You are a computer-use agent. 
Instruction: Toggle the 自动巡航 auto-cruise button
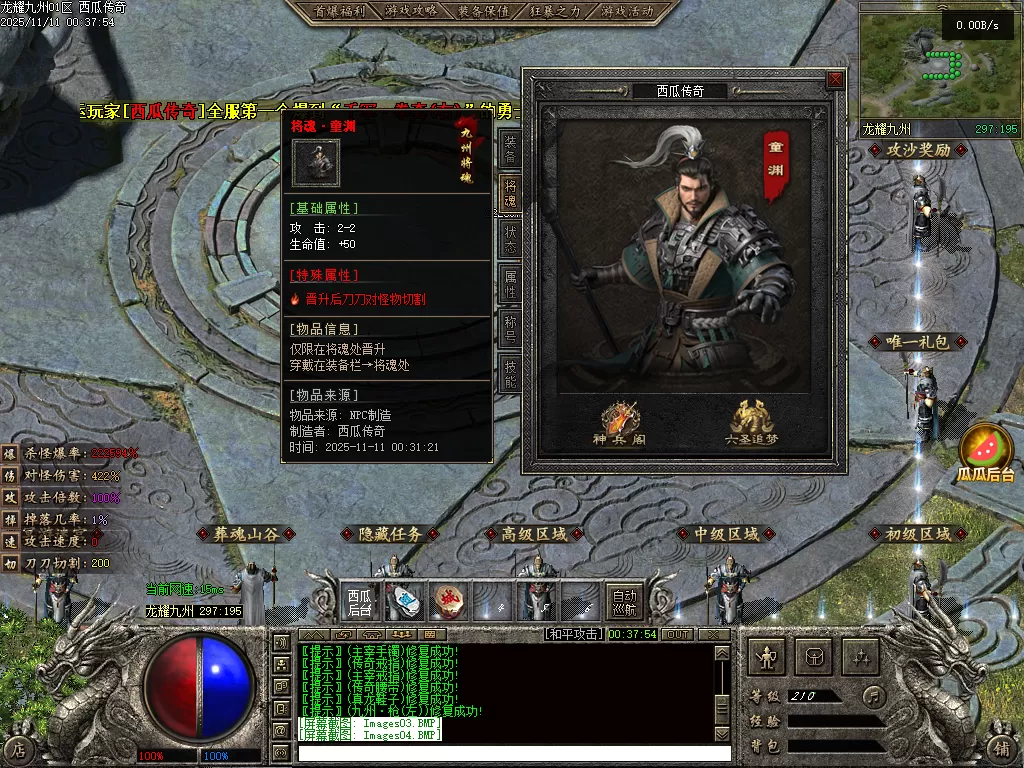point(626,601)
